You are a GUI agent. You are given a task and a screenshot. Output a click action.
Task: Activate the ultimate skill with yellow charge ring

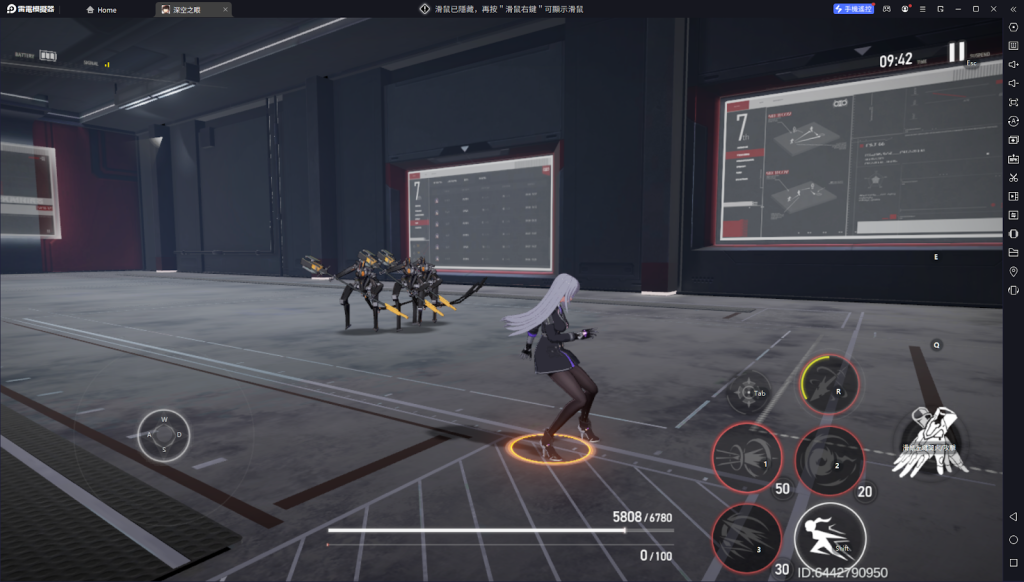(x=829, y=385)
